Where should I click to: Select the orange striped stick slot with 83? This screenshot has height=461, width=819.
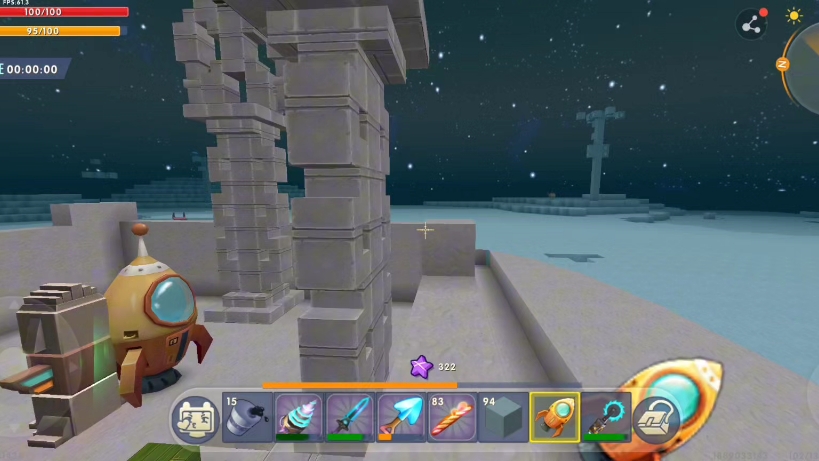(452, 416)
